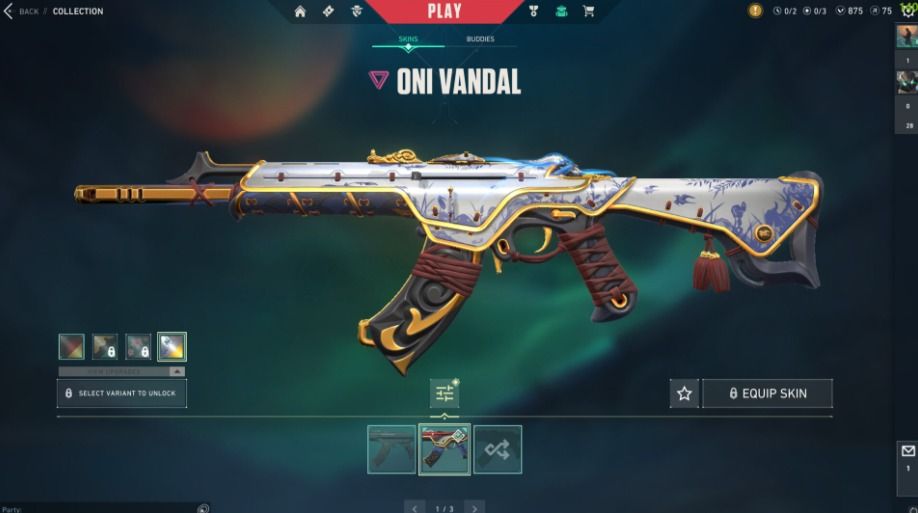Open the mail envelope icon
This screenshot has width=918, height=513.
point(908,451)
